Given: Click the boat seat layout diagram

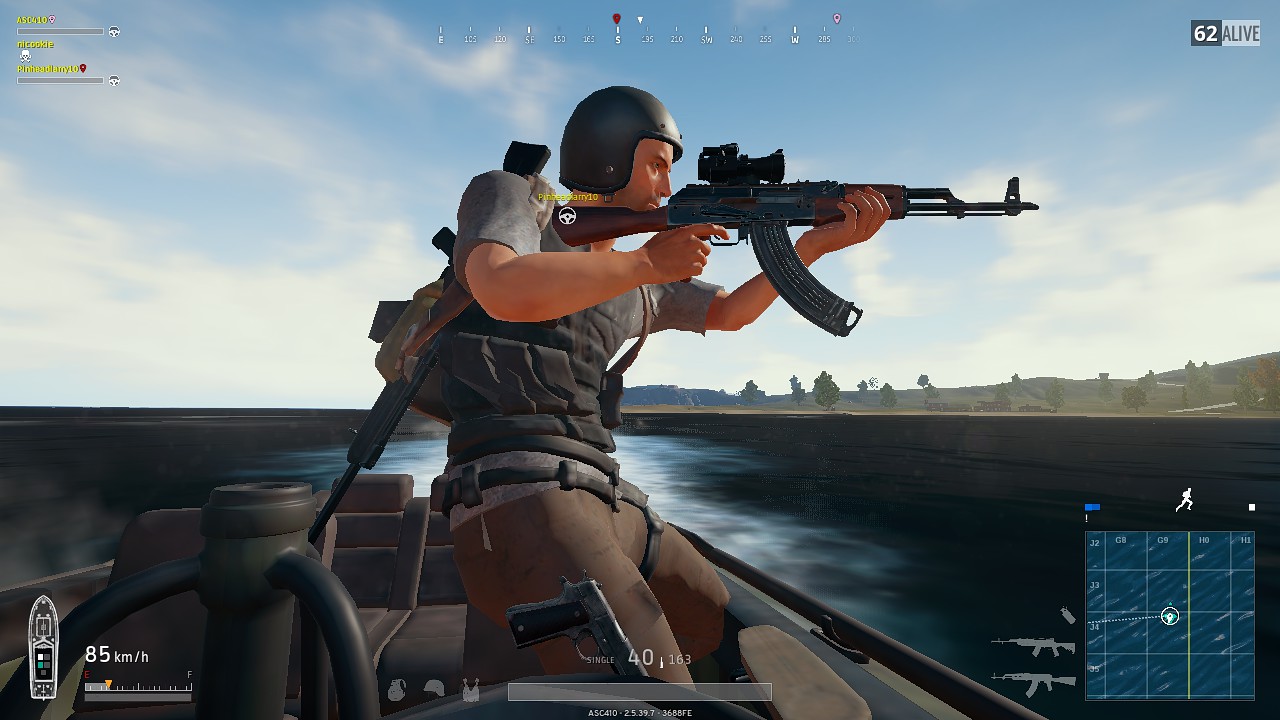Looking at the screenshot, I should click(x=43, y=647).
